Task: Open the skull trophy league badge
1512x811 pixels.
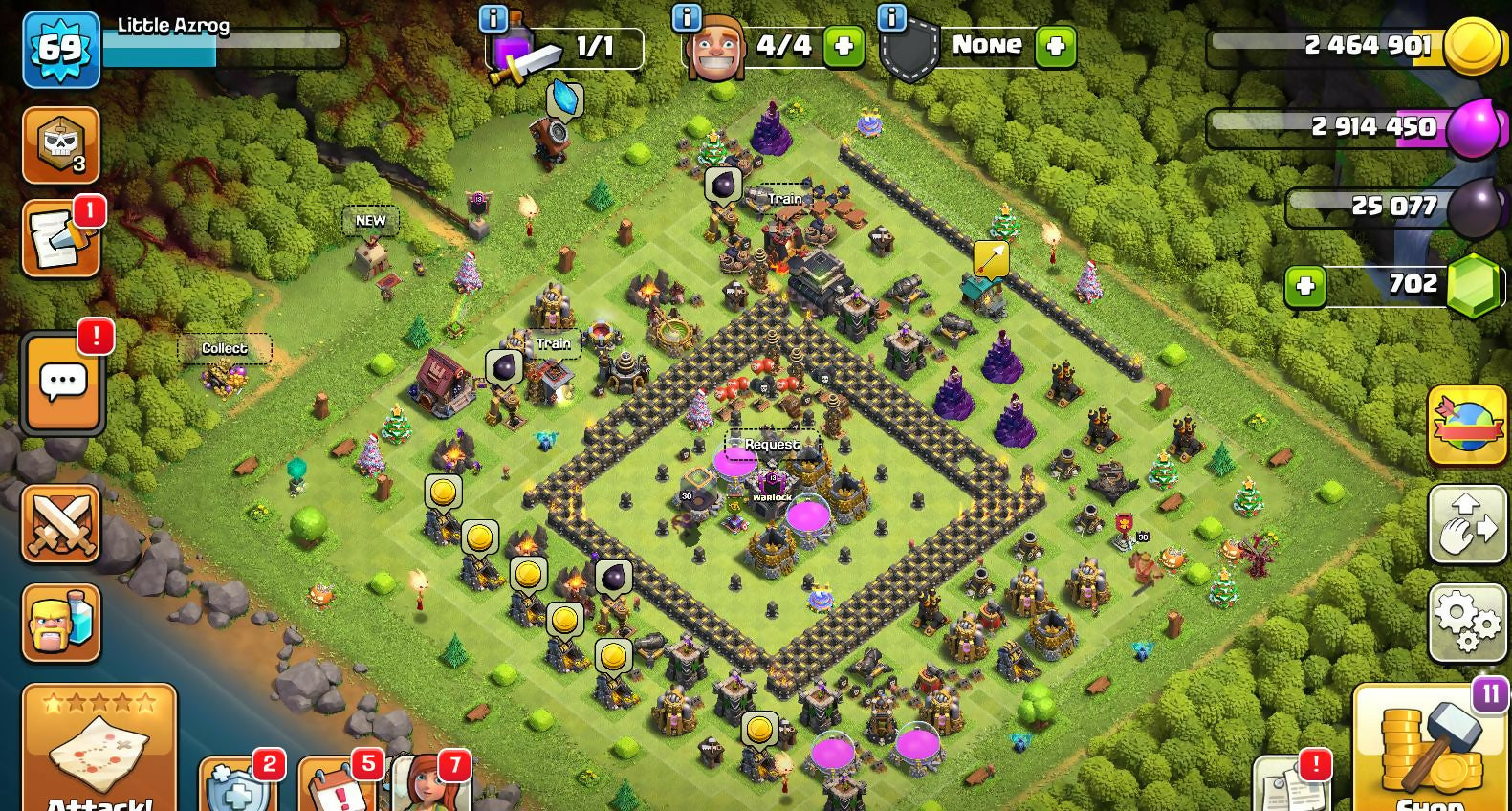Action: [61, 145]
